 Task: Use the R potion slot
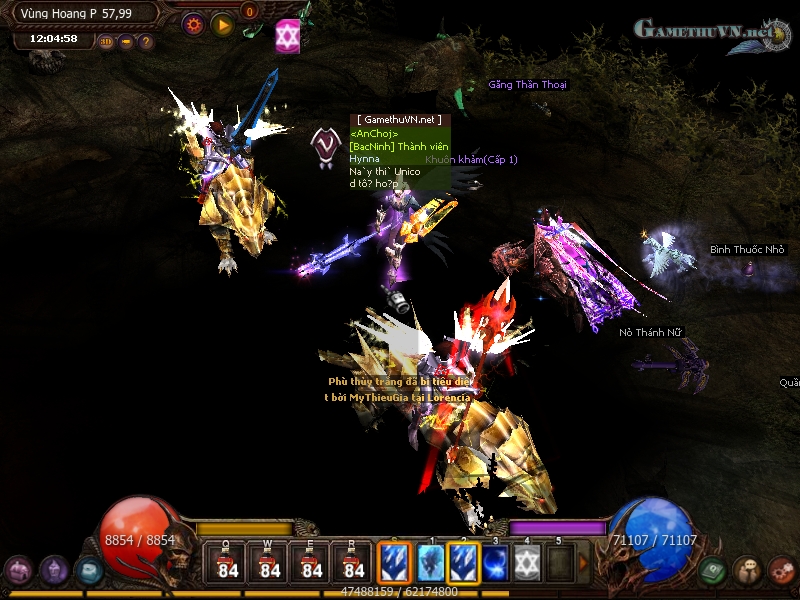pos(354,562)
